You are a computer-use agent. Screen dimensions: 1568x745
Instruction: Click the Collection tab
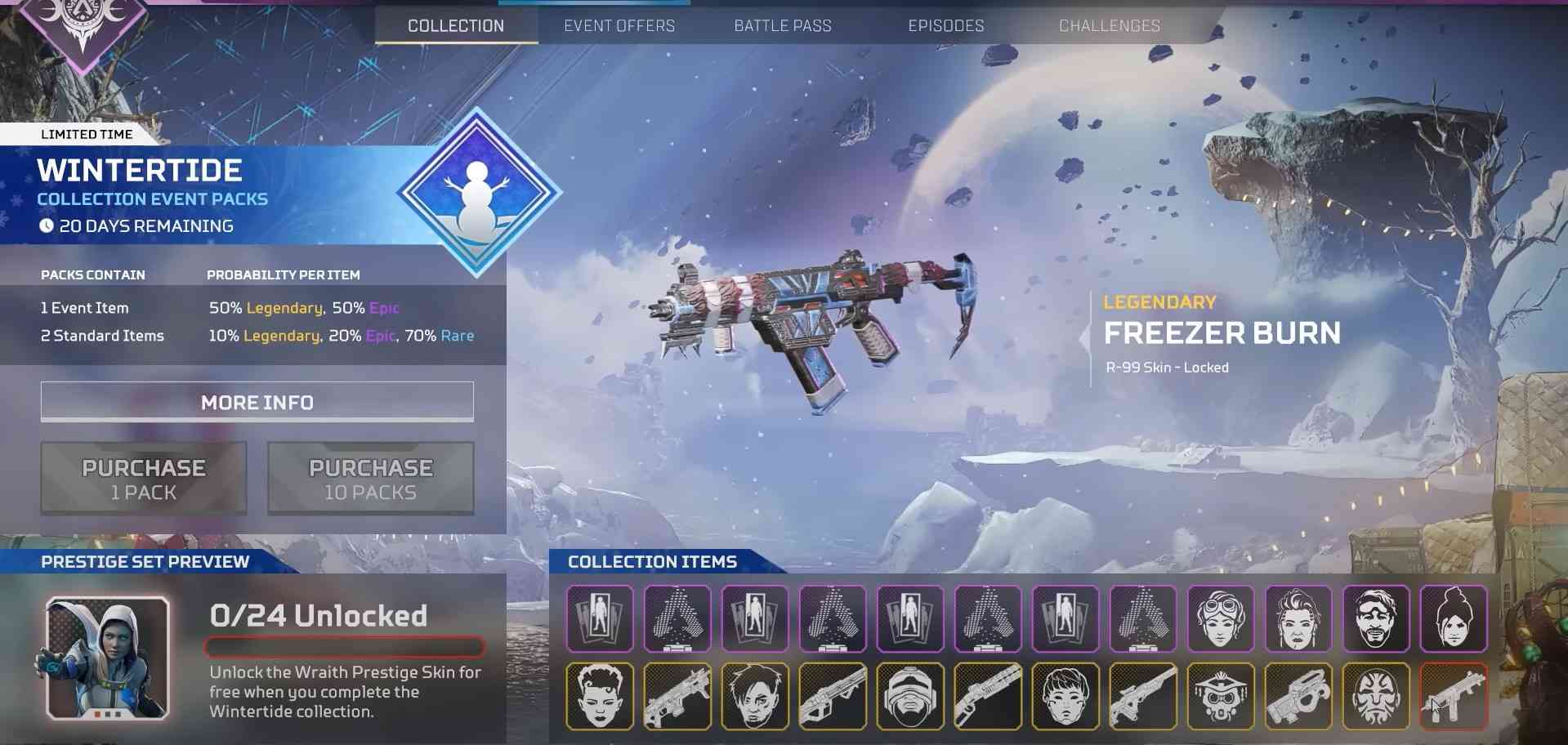[456, 26]
